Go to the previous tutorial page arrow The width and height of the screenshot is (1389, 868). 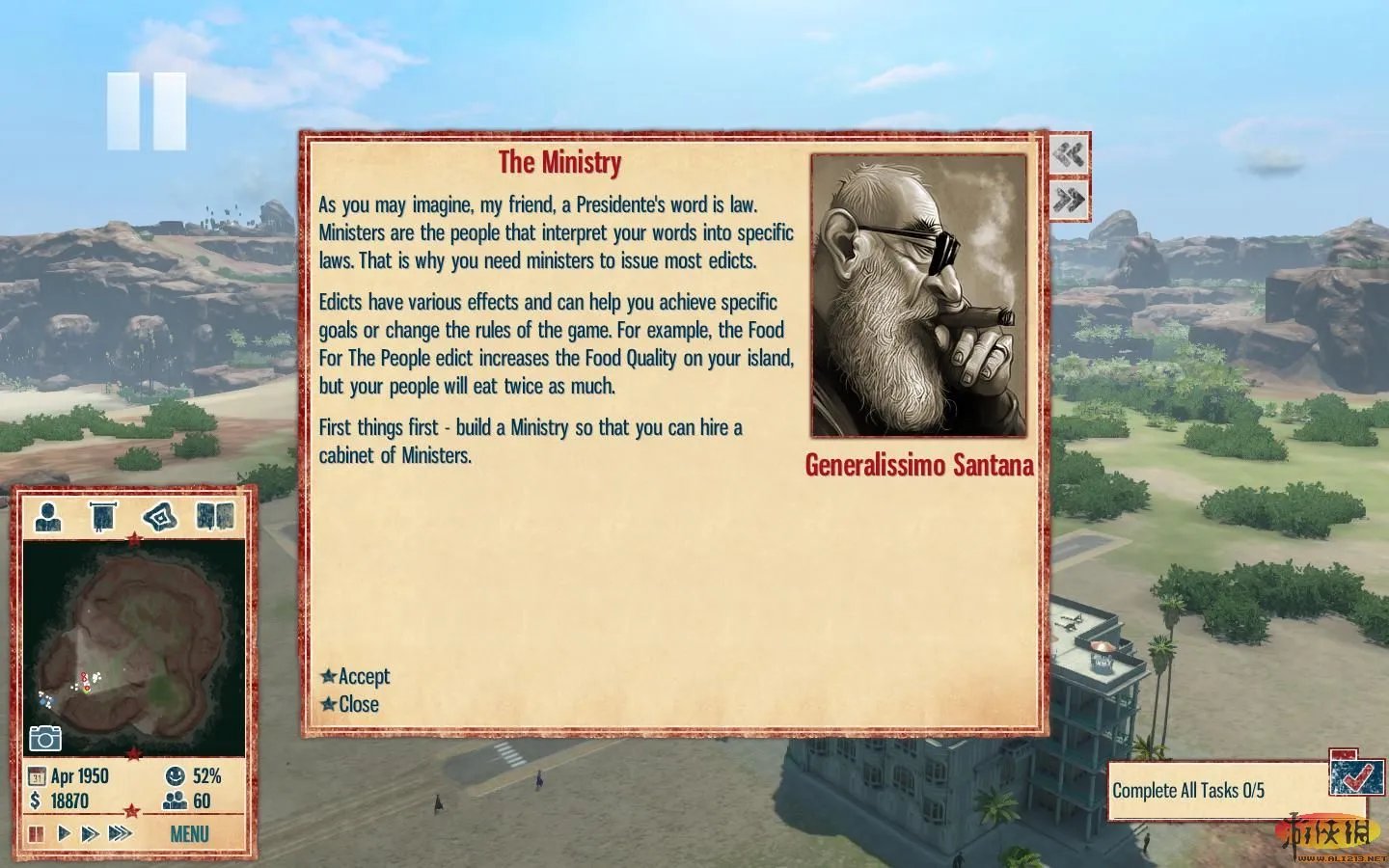click(x=1069, y=154)
